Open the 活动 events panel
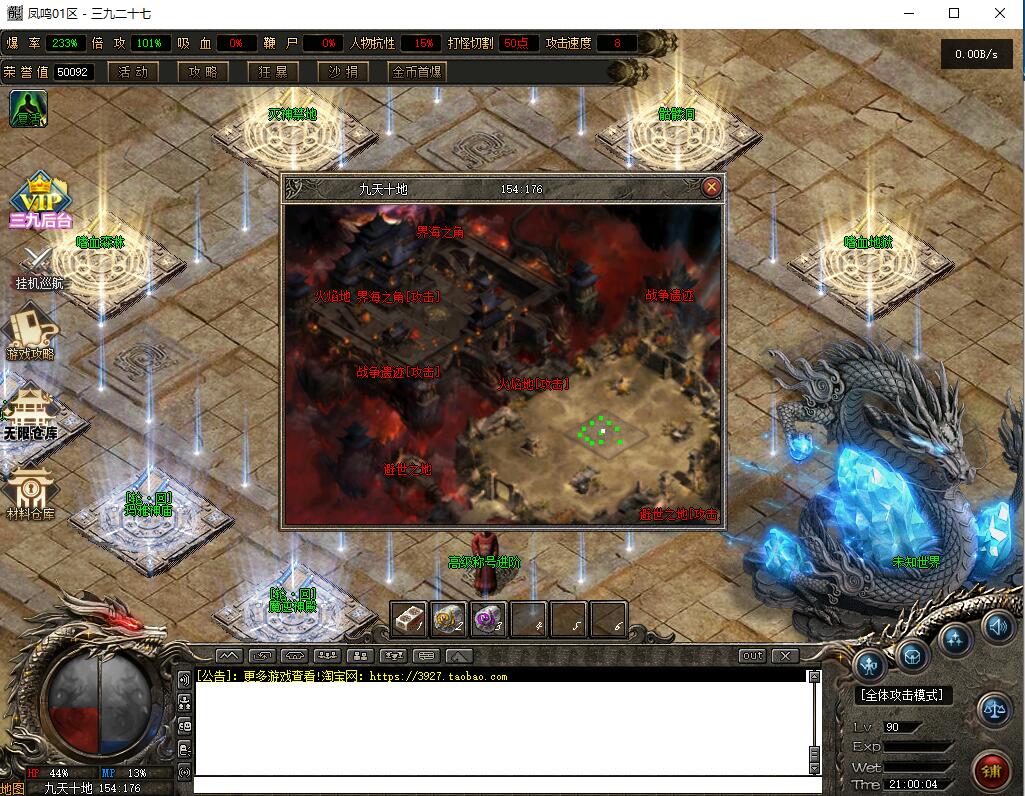Viewport: 1025px width, 796px height. [133, 72]
